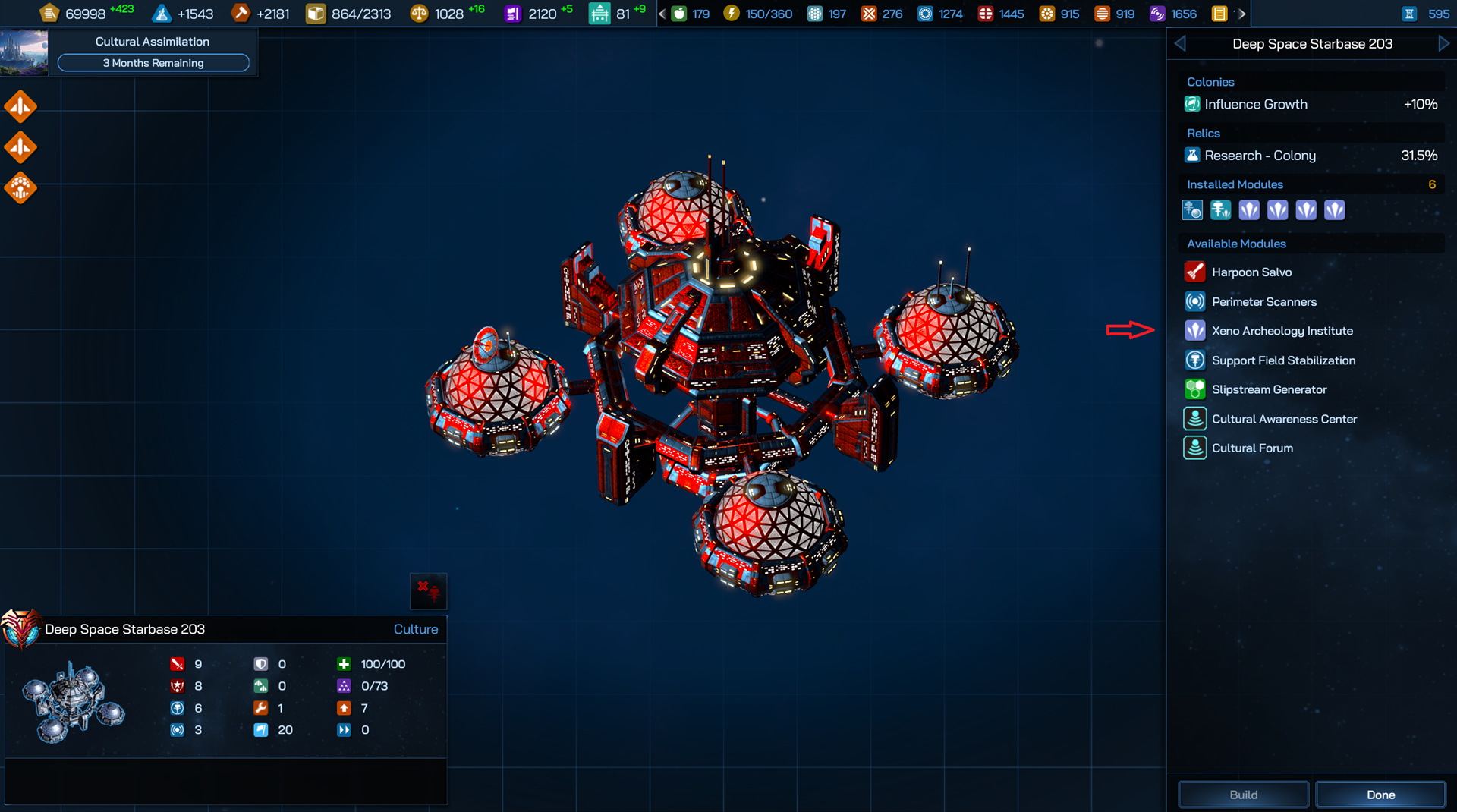The width and height of the screenshot is (1457, 812).
Task: Click the red crossed-out icon above the starbase panel
Action: pyautogui.click(x=428, y=591)
